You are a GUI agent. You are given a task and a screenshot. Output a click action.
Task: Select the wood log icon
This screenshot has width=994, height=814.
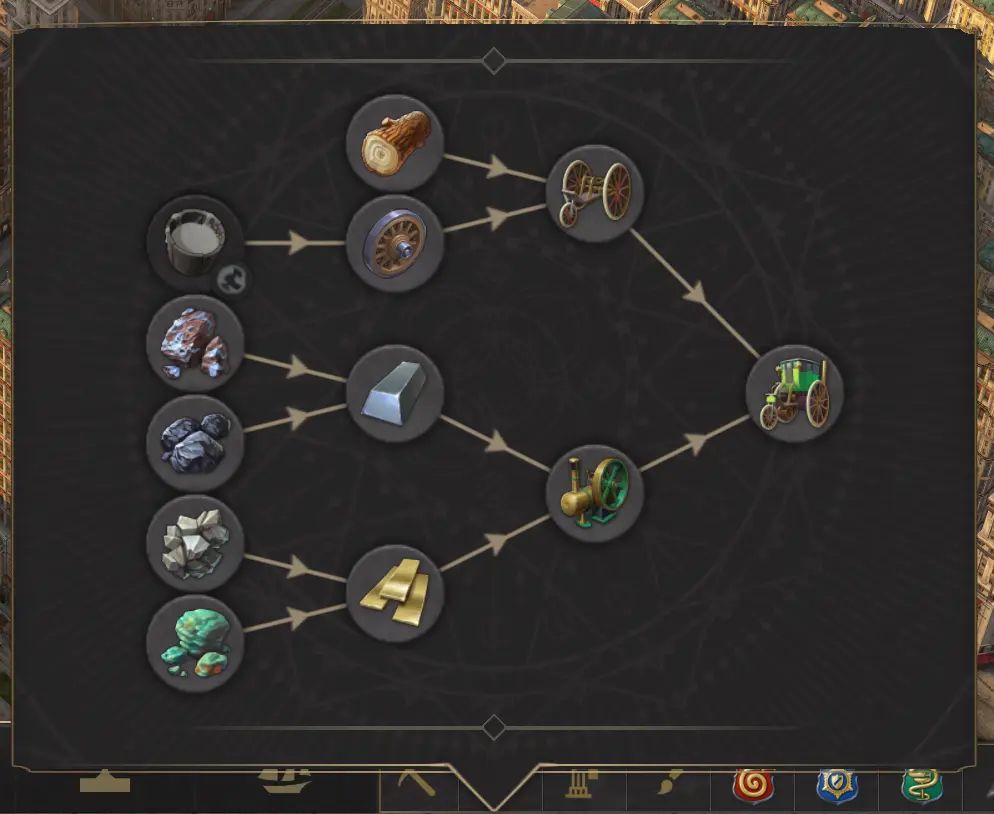395,143
